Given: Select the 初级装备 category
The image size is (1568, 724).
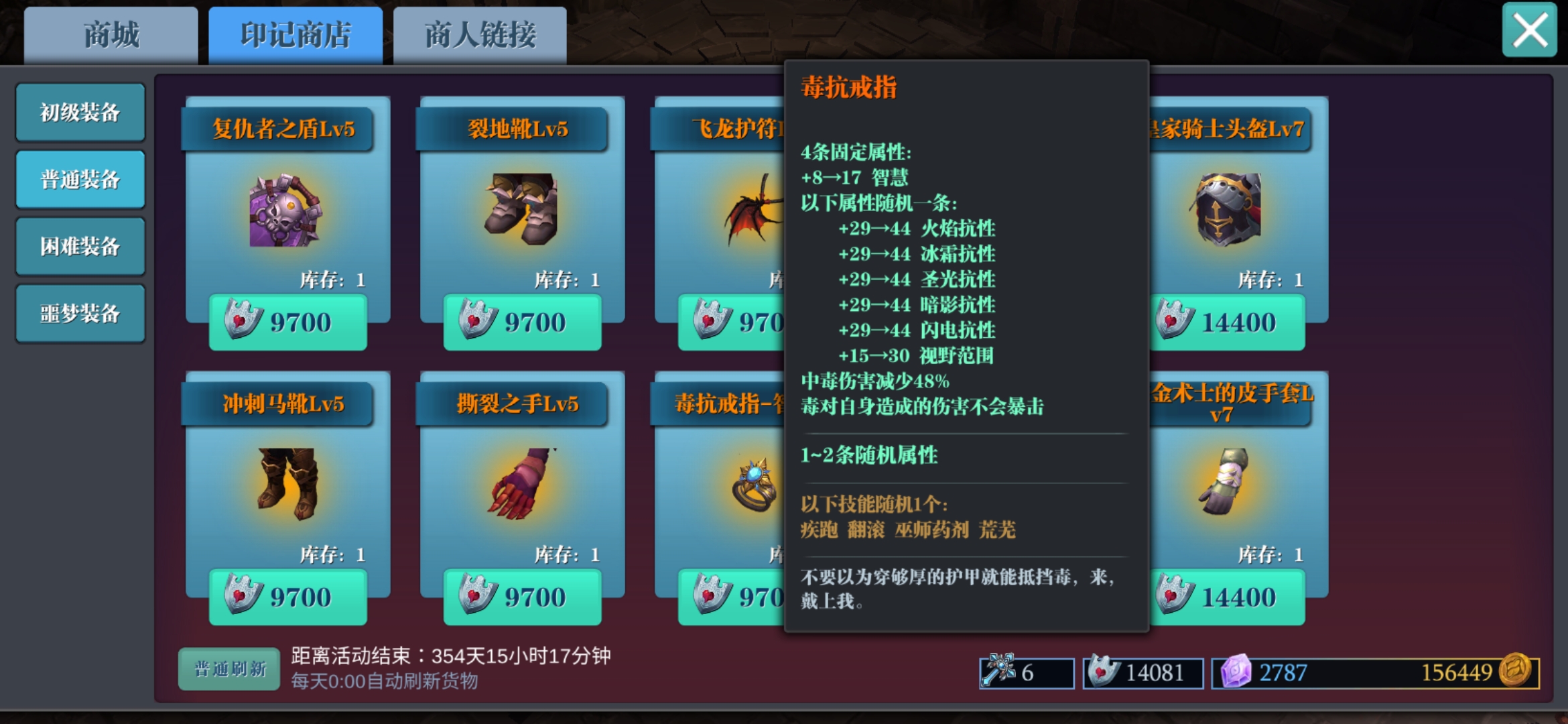Looking at the screenshot, I should 80,113.
